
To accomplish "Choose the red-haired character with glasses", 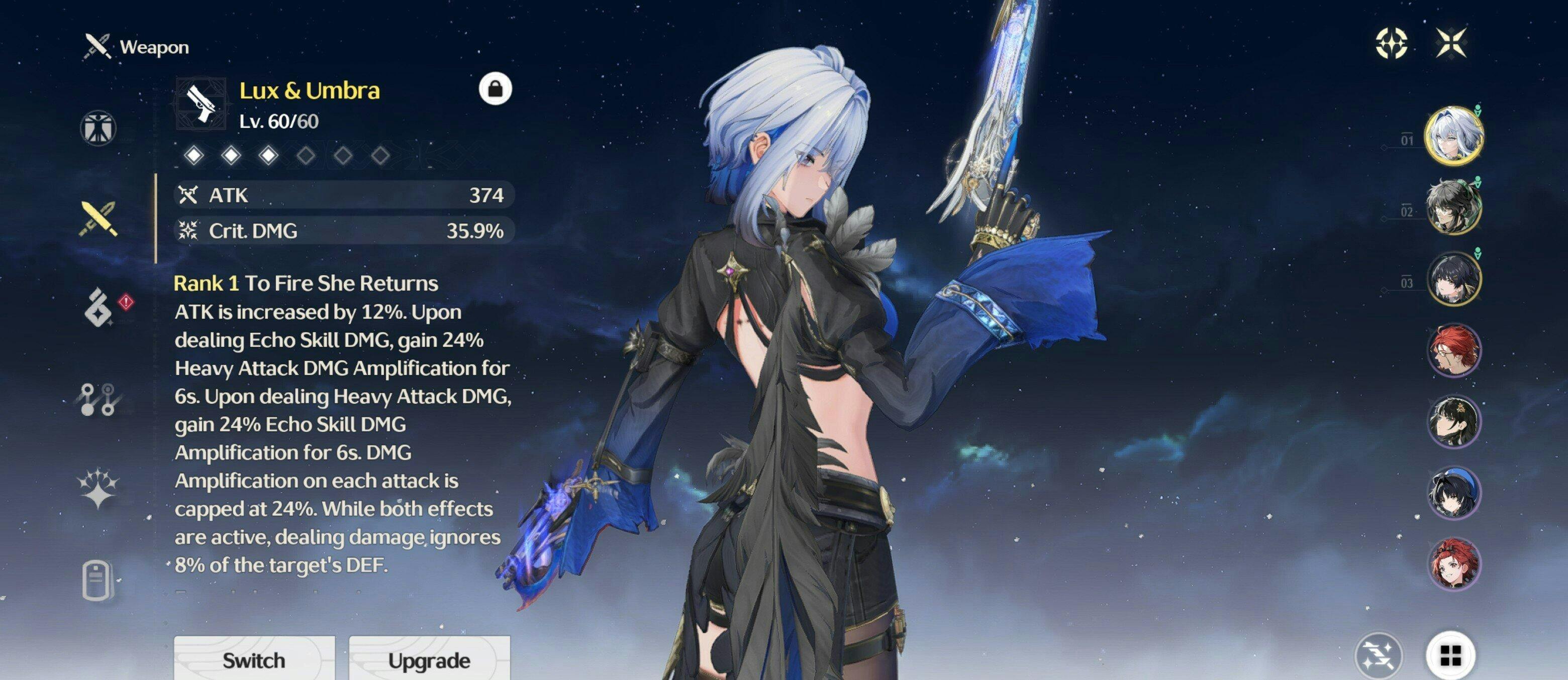I will [x=1453, y=351].
